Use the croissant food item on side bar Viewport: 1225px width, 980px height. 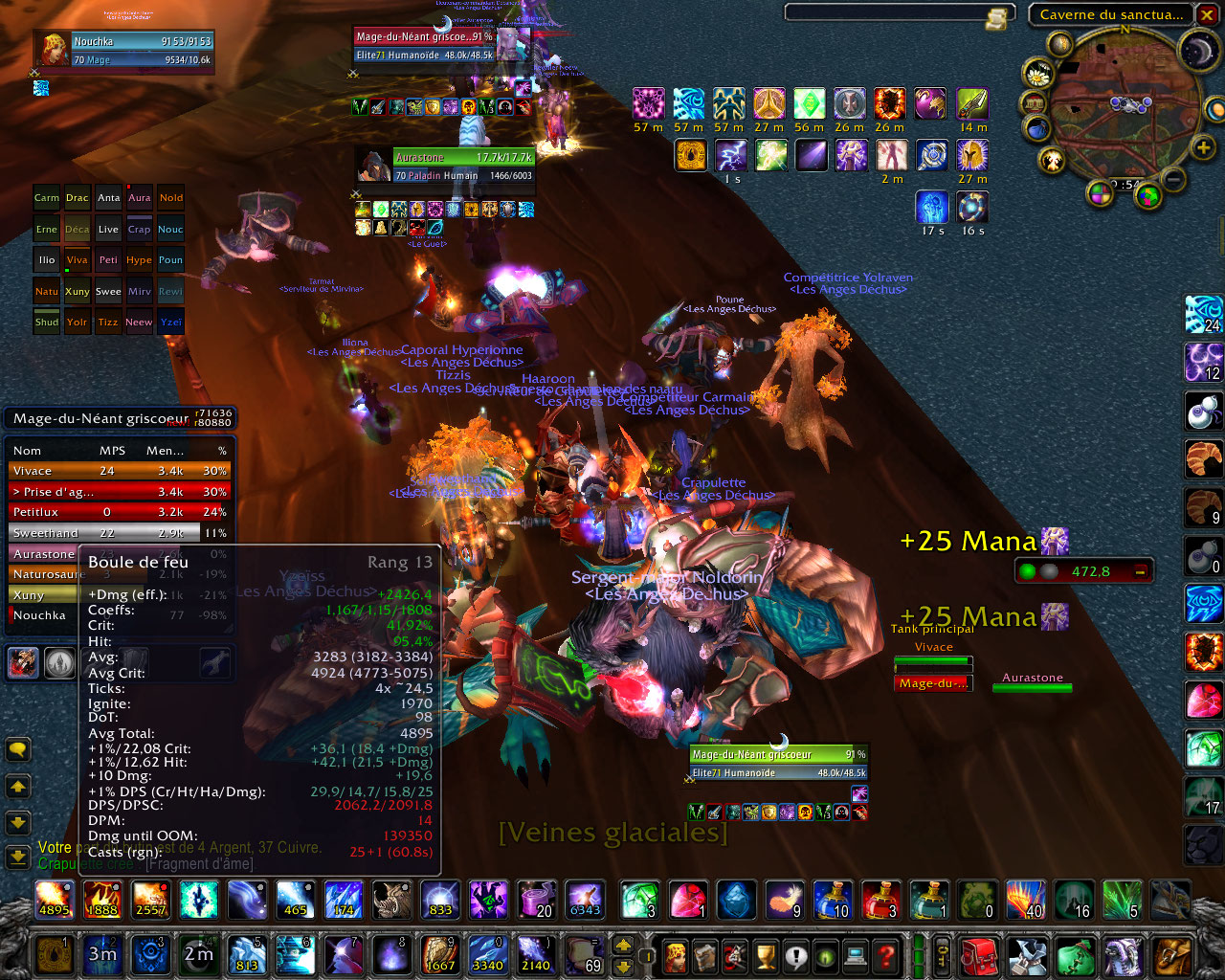tap(1204, 458)
